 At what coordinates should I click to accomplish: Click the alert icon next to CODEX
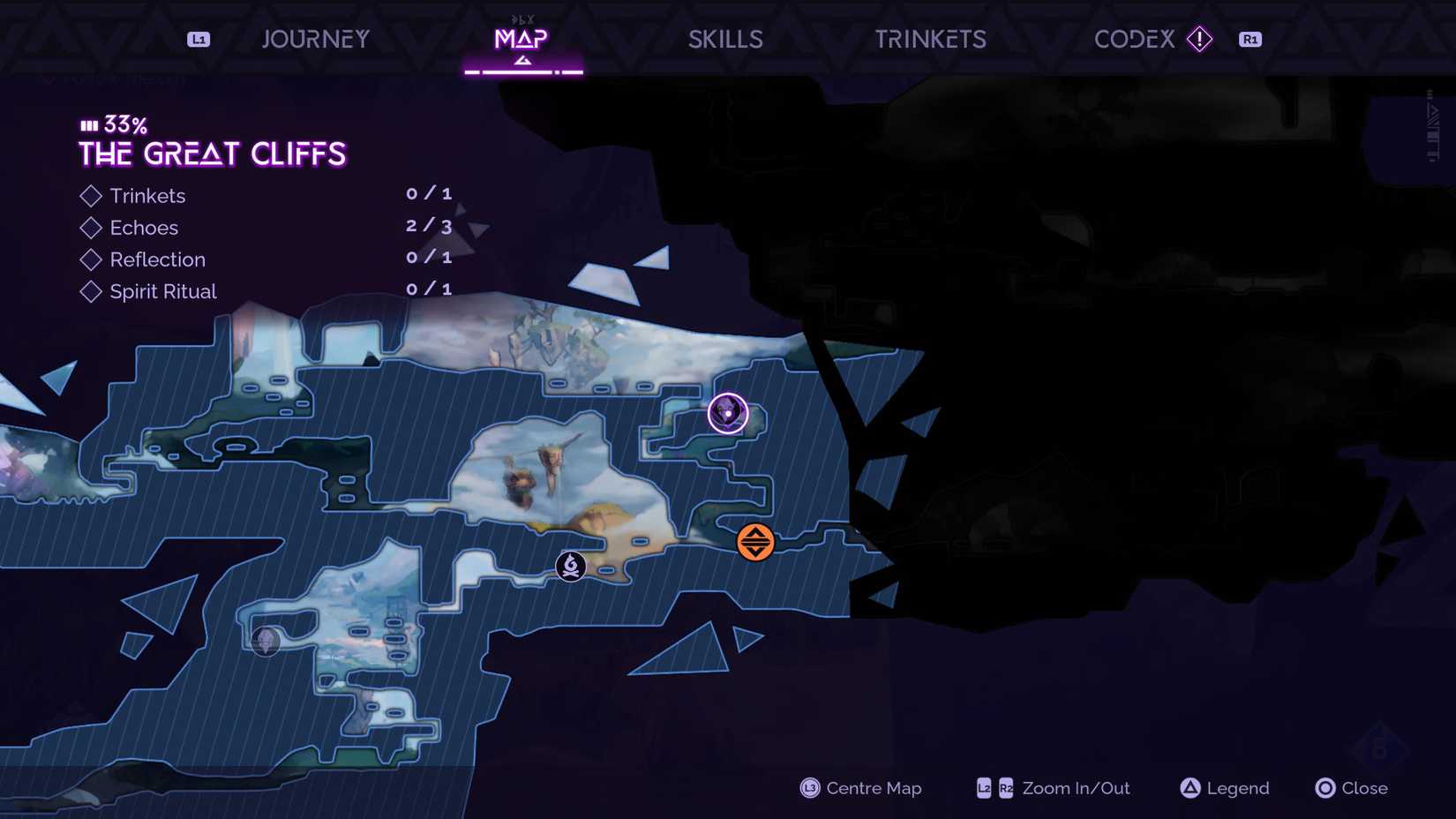coord(1199,39)
